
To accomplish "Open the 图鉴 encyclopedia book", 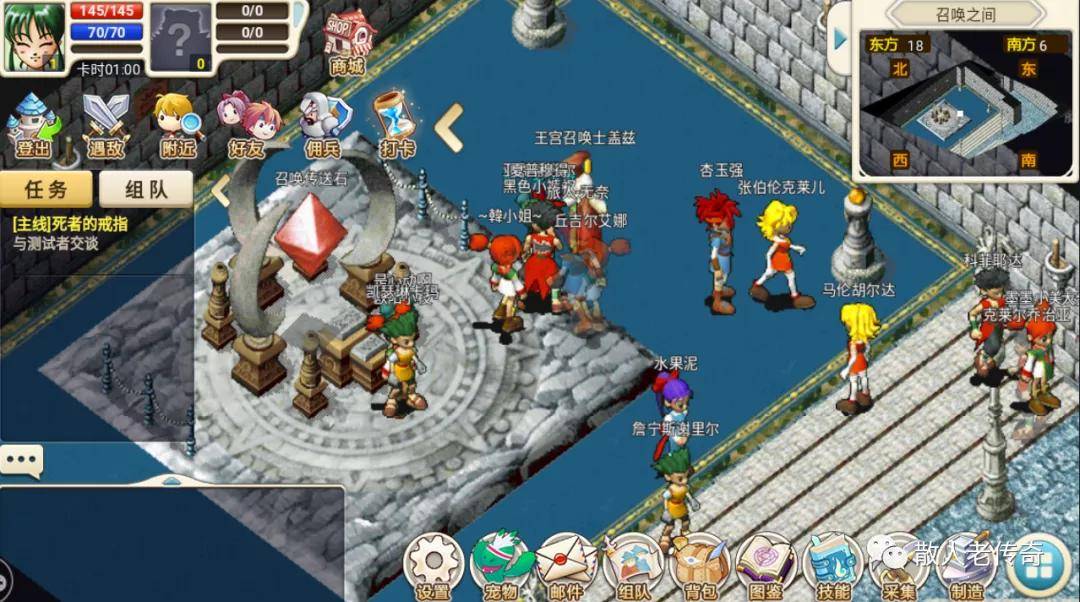I will click(x=766, y=566).
